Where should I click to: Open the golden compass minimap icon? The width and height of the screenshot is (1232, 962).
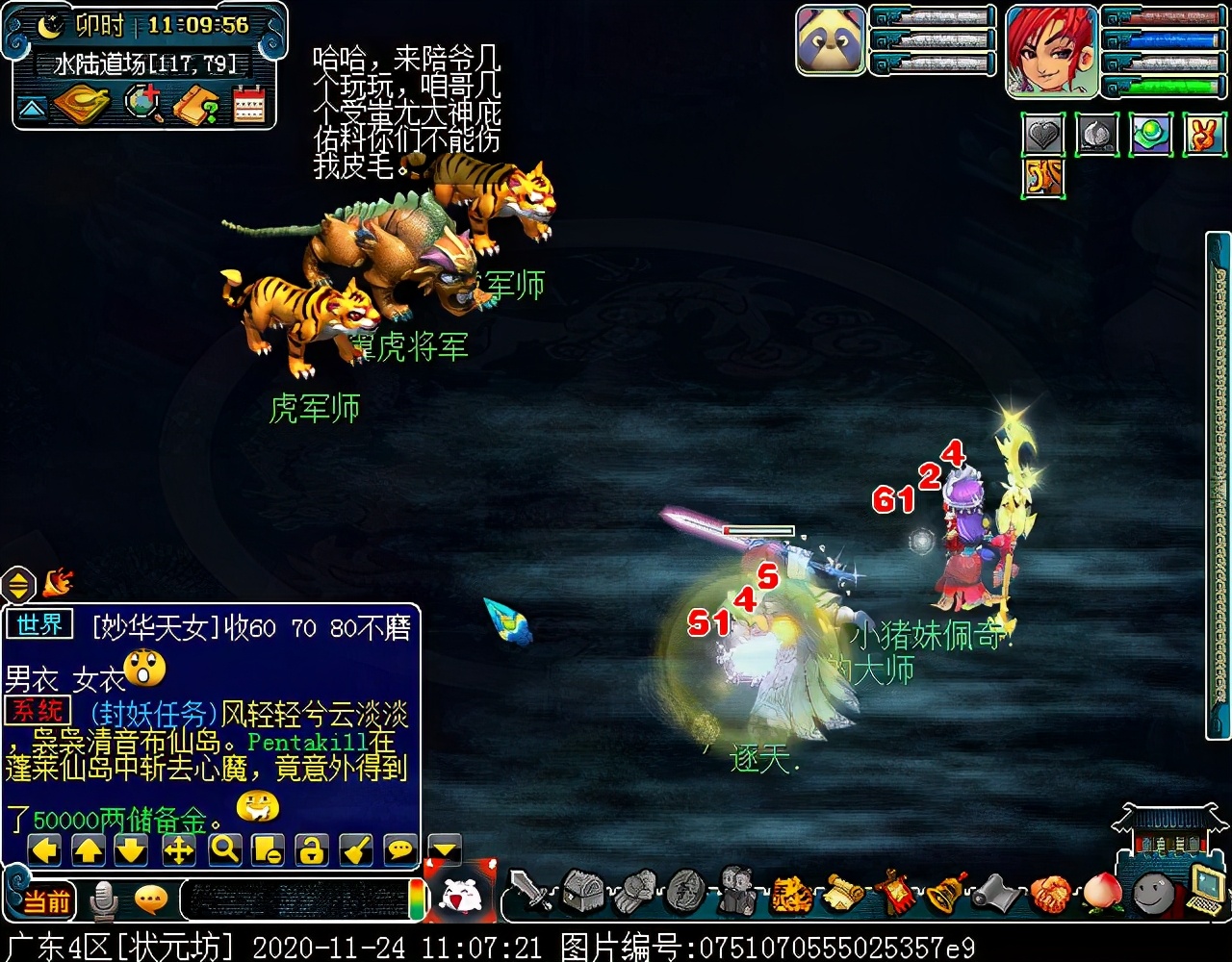(82, 104)
